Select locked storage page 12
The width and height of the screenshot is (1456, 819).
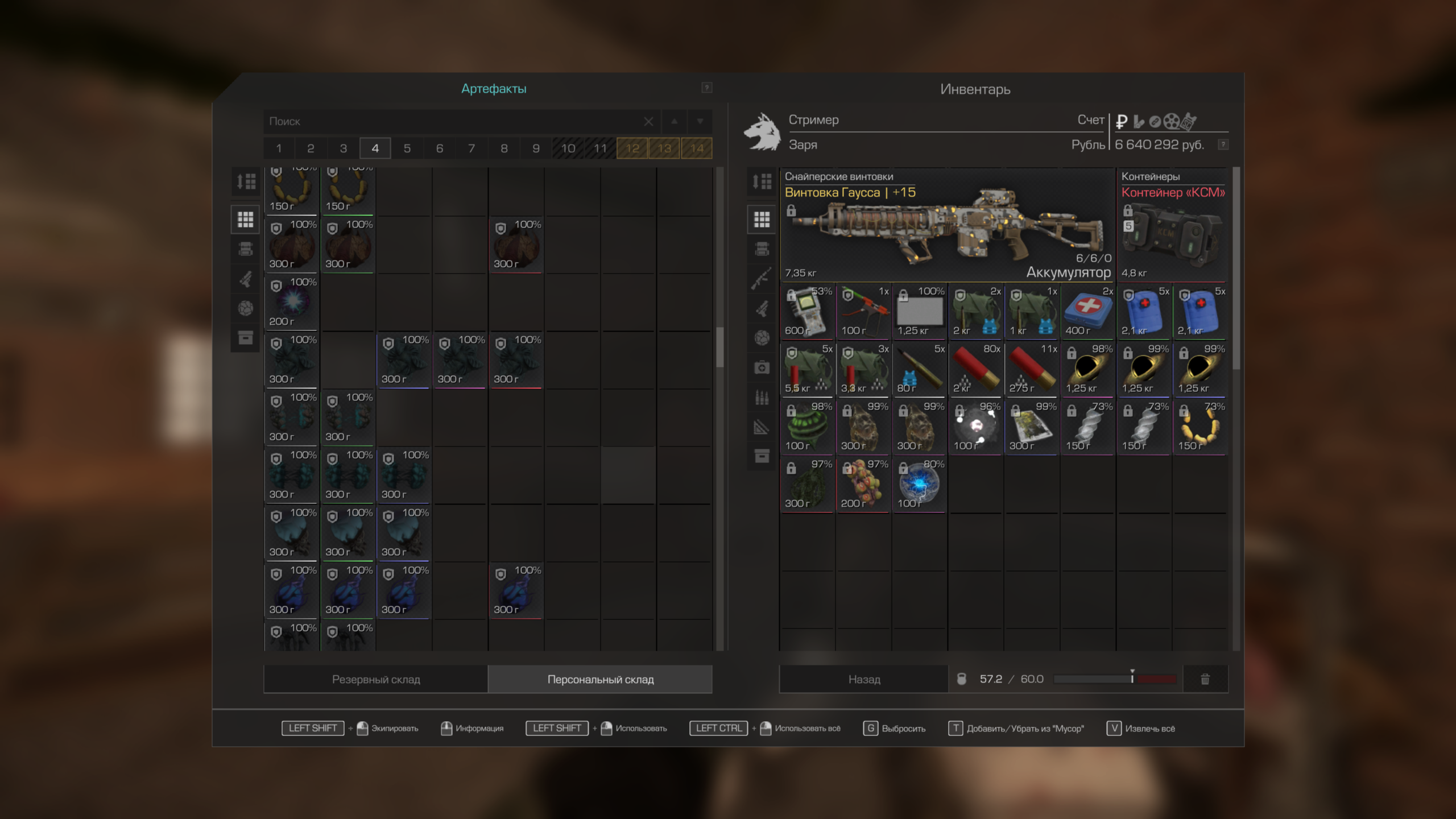click(x=632, y=148)
